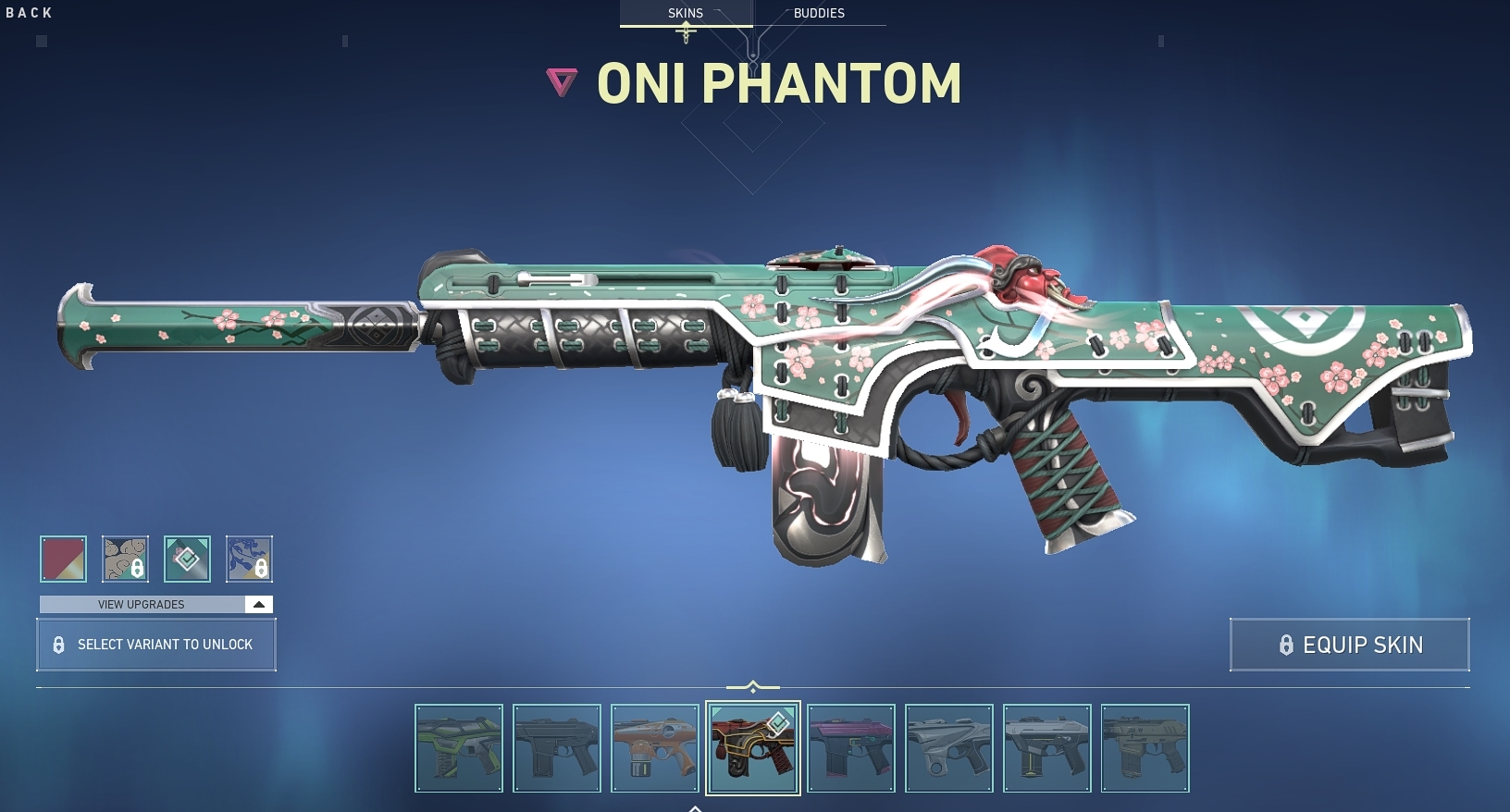Click the Equip Skin button
The height and width of the screenshot is (812, 1510).
(x=1350, y=645)
